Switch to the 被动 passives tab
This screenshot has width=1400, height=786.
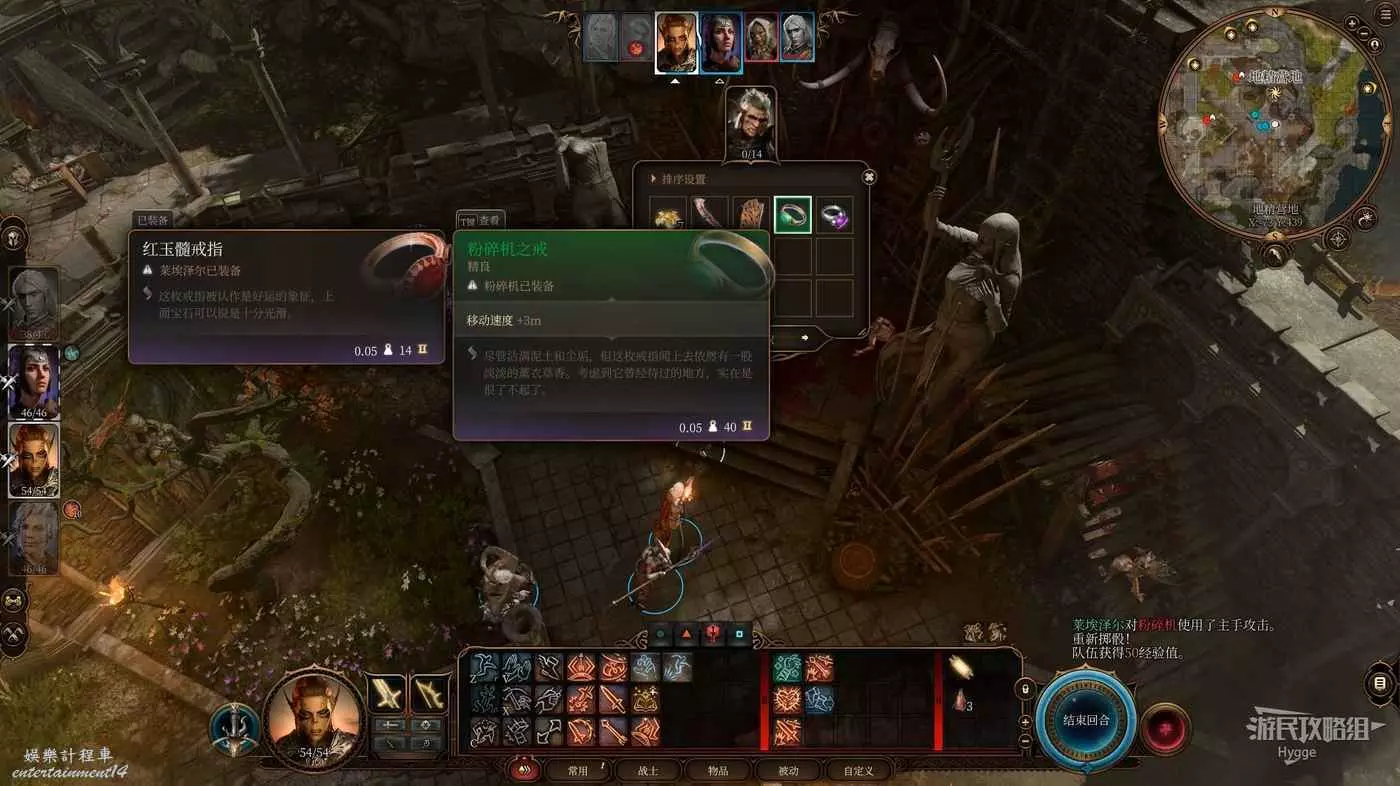point(788,771)
